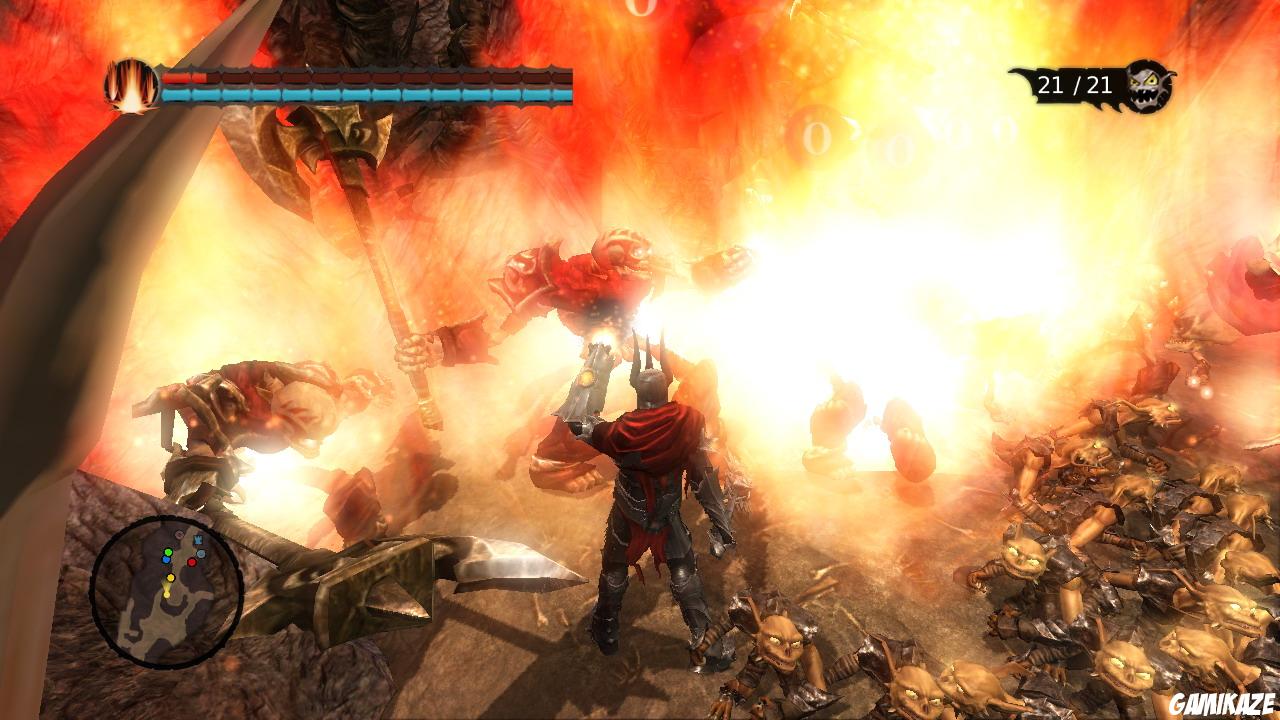The image size is (1280, 720).
Task: Click the tower marker on the minimap
Action: coord(198,539)
